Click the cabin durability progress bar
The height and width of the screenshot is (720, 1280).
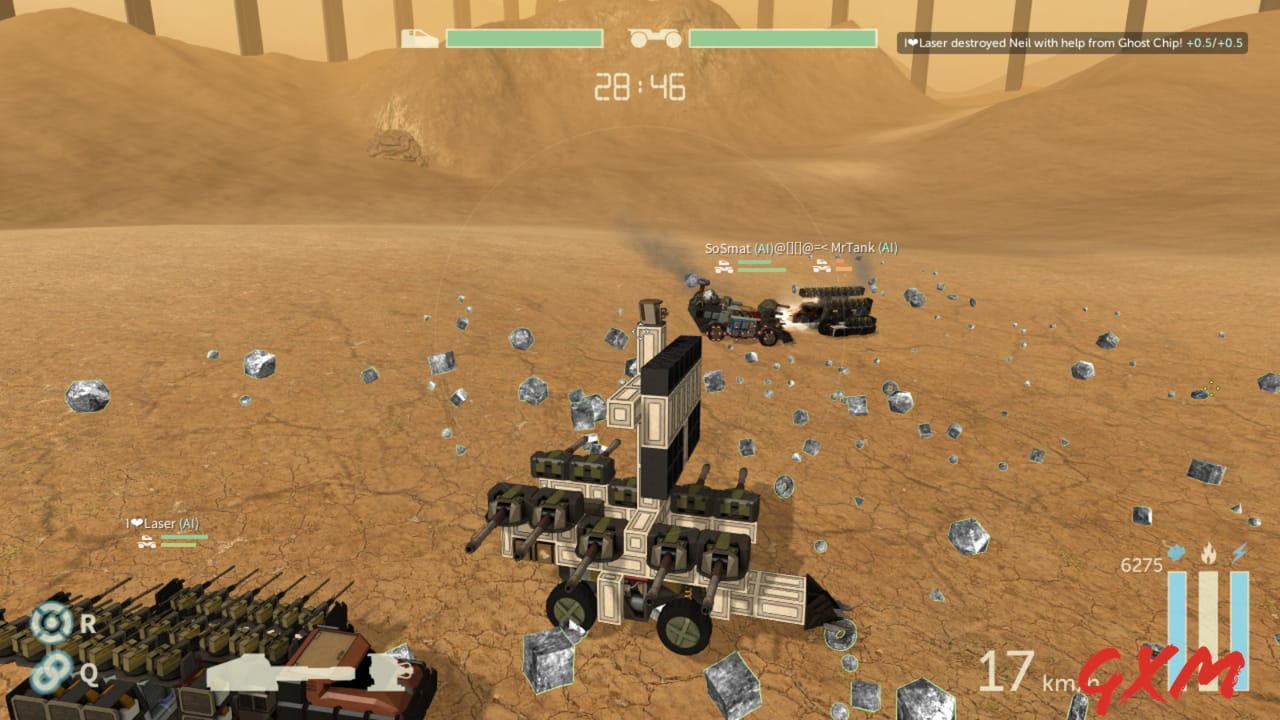click(x=522, y=40)
